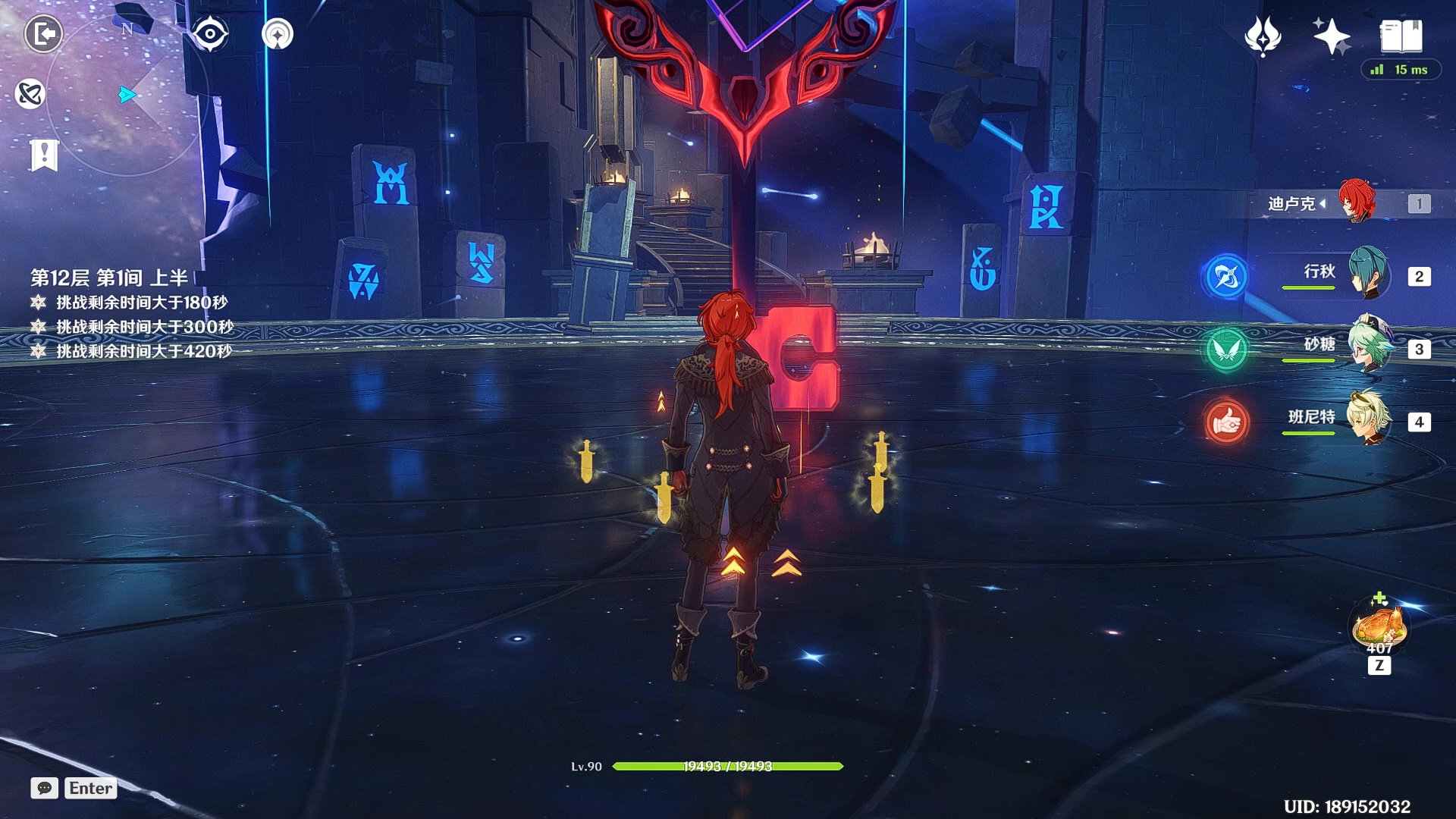This screenshot has height=819, width=1456.
Task: Click the crossed-swords icon beside the minimap
Action: pos(30,94)
